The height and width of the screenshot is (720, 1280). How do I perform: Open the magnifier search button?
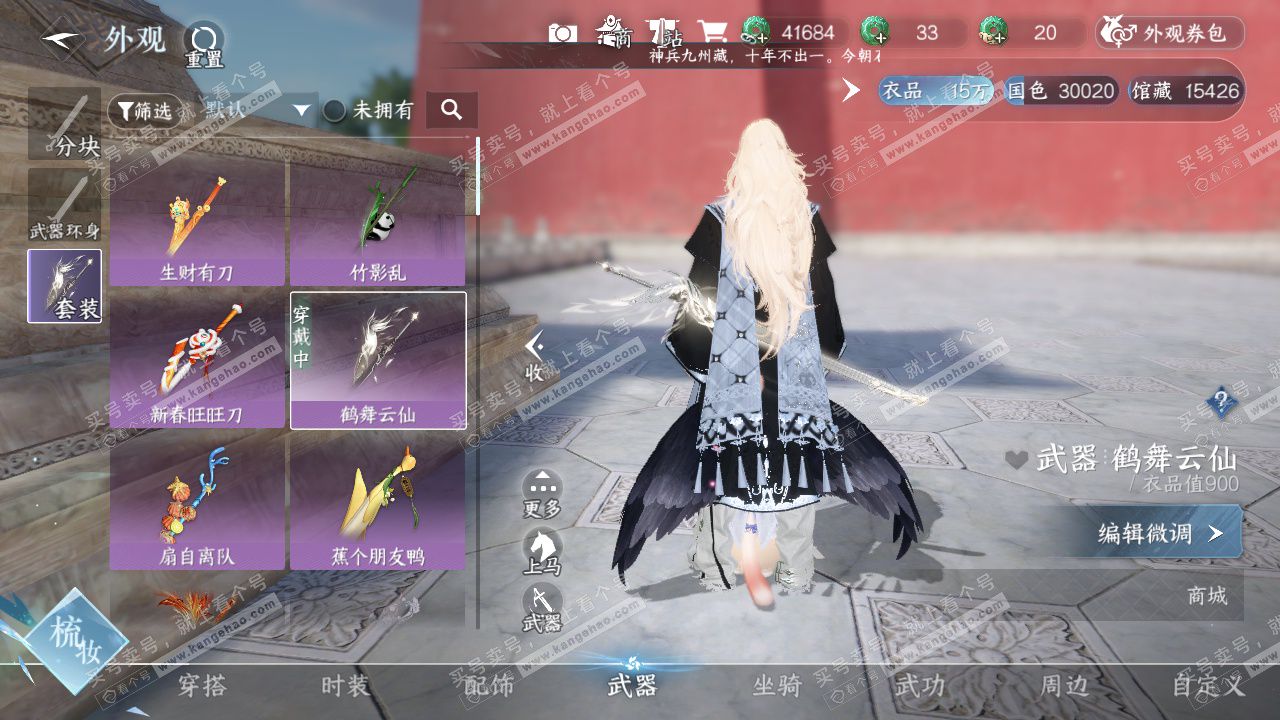(451, 110)
